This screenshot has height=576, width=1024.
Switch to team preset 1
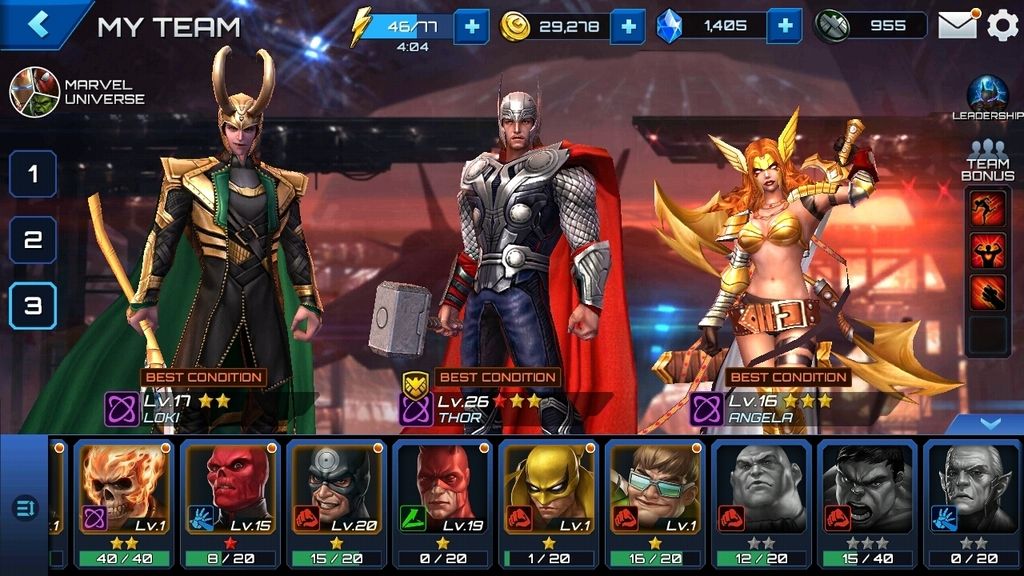tap(33, 174)
